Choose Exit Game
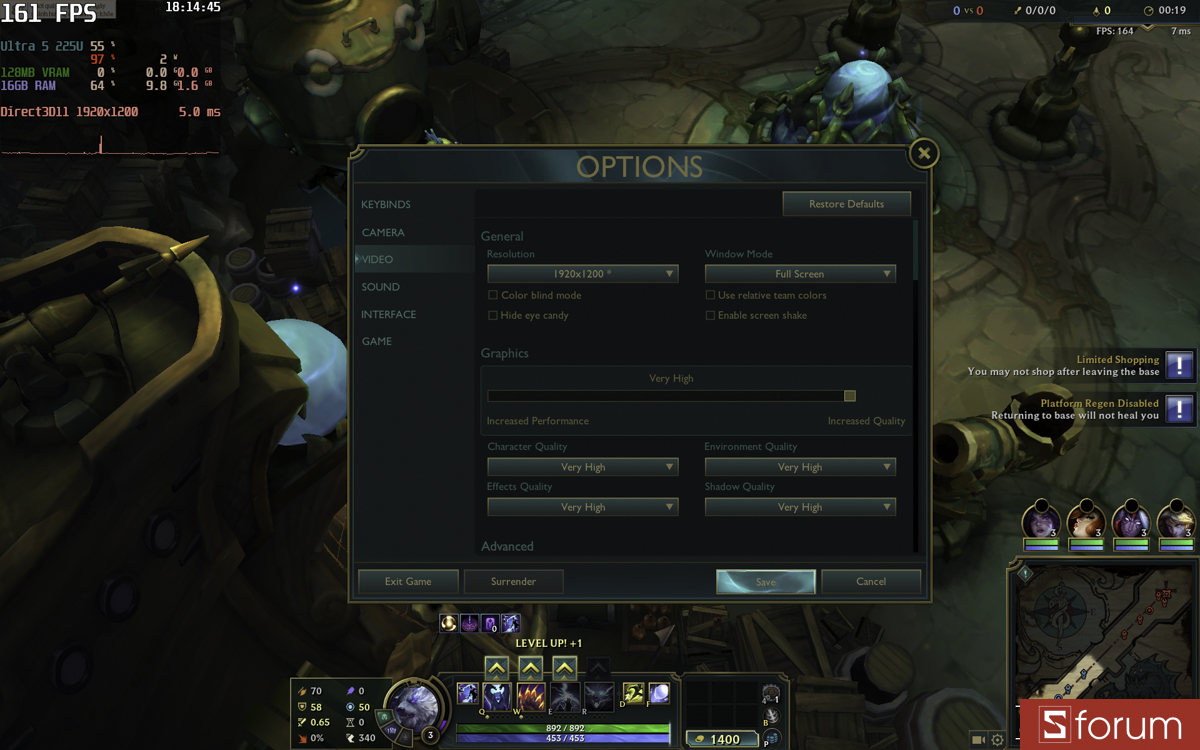The image size is (1200, 750). click(x=408, y=581)
